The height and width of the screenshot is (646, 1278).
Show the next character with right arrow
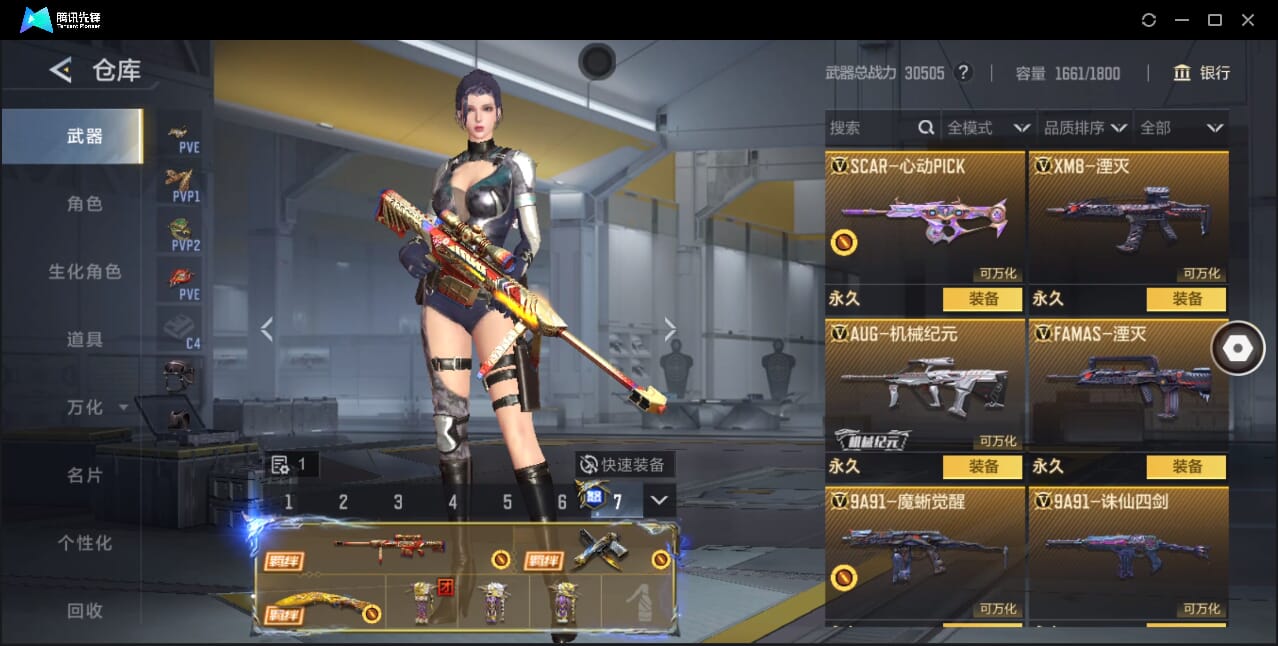(x=670, y=329)
